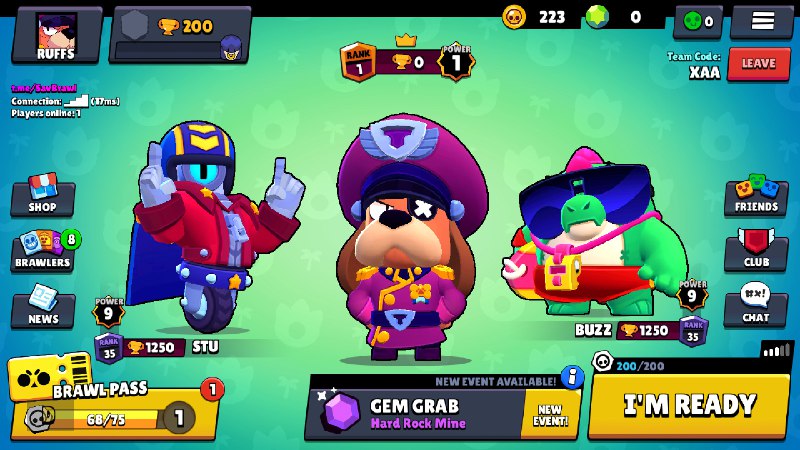
Task: Open the trophy road showing 200 trophies
Action: pyautogui.click(x=180, y=35)
